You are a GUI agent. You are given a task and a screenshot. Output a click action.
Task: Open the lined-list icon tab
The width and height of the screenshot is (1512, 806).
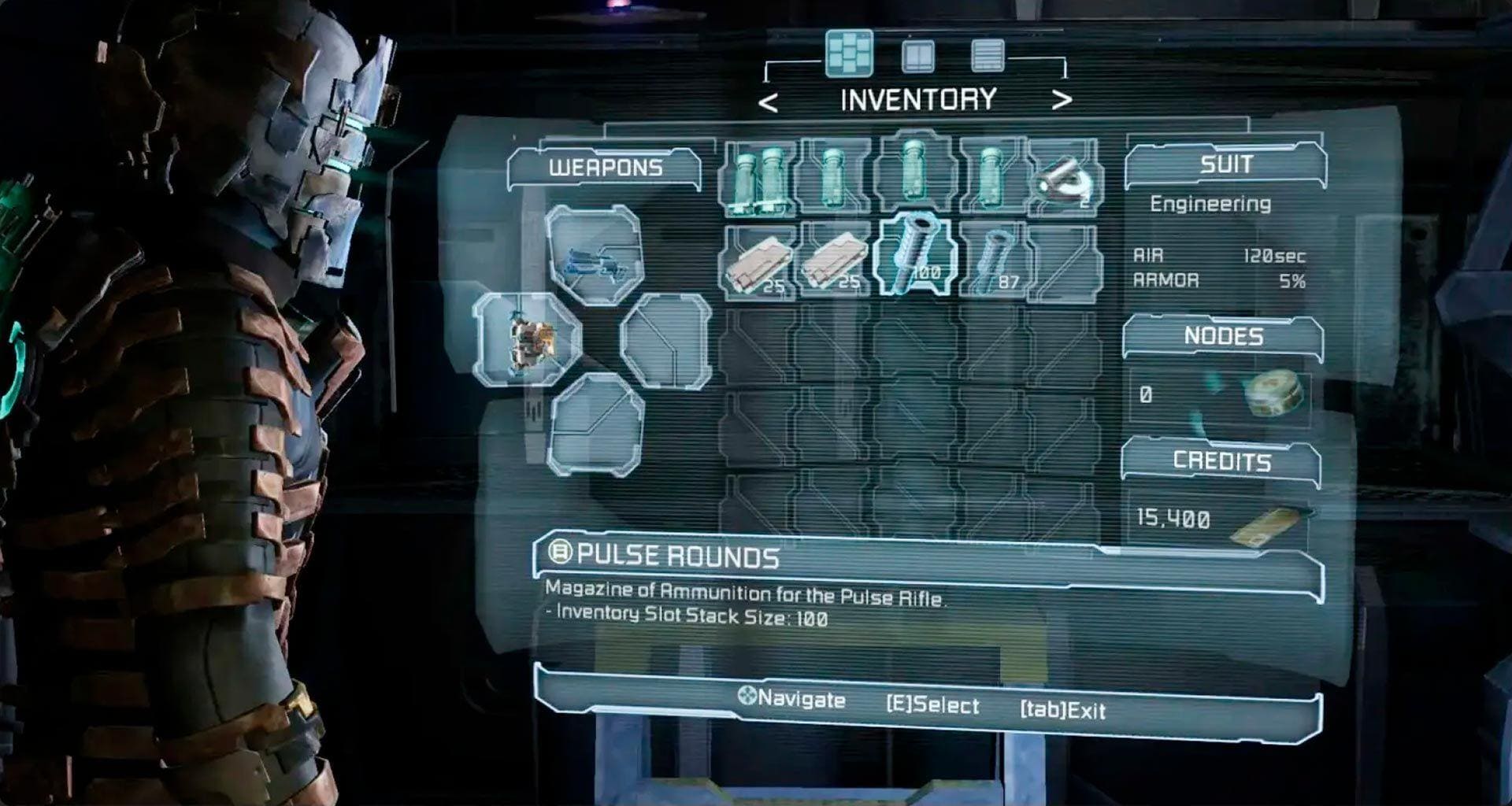988,55
